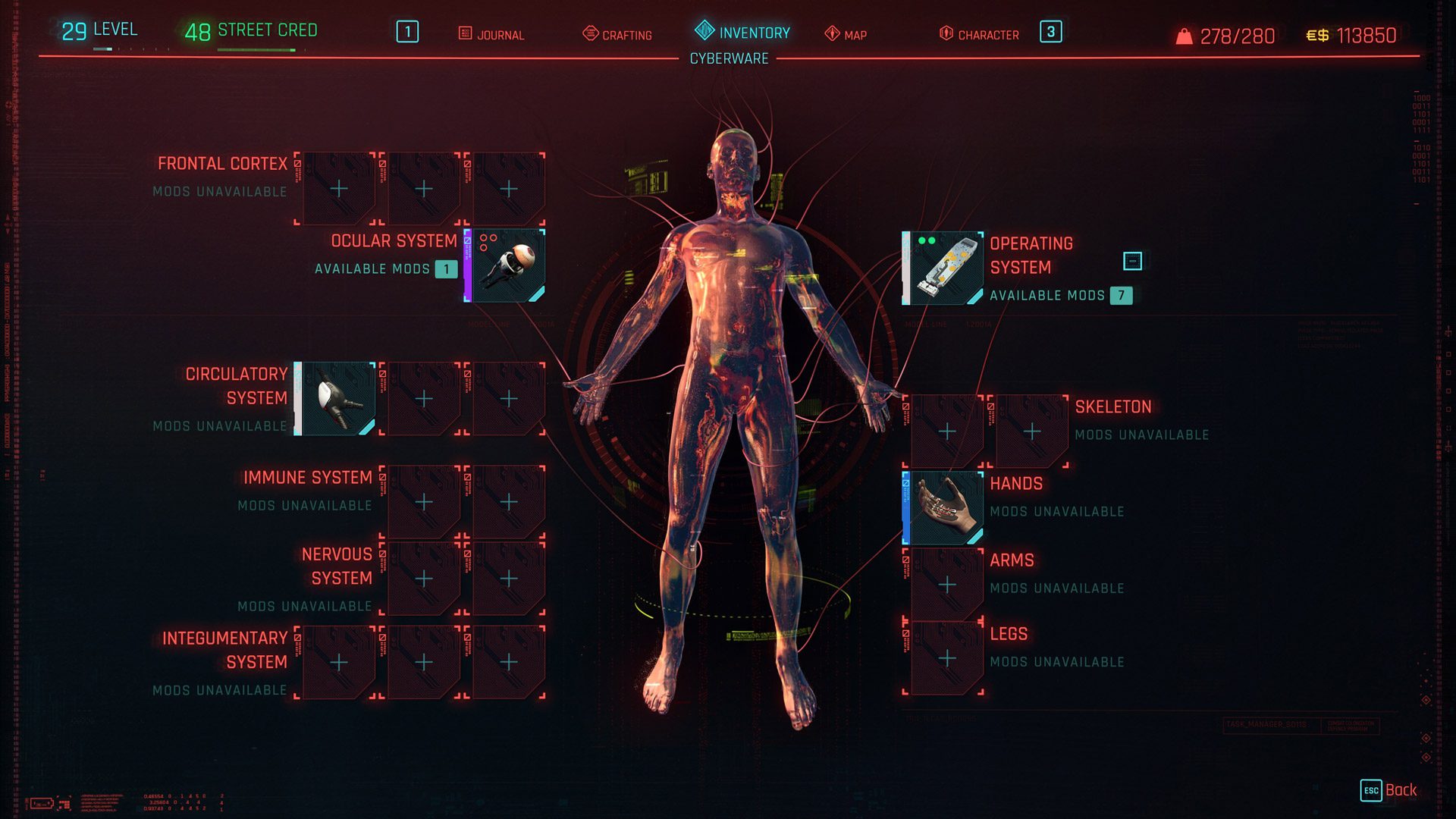Choose the equipped Circulatory System implant
The width and height of the screenshot is (1456, 819).
(336, 399)
